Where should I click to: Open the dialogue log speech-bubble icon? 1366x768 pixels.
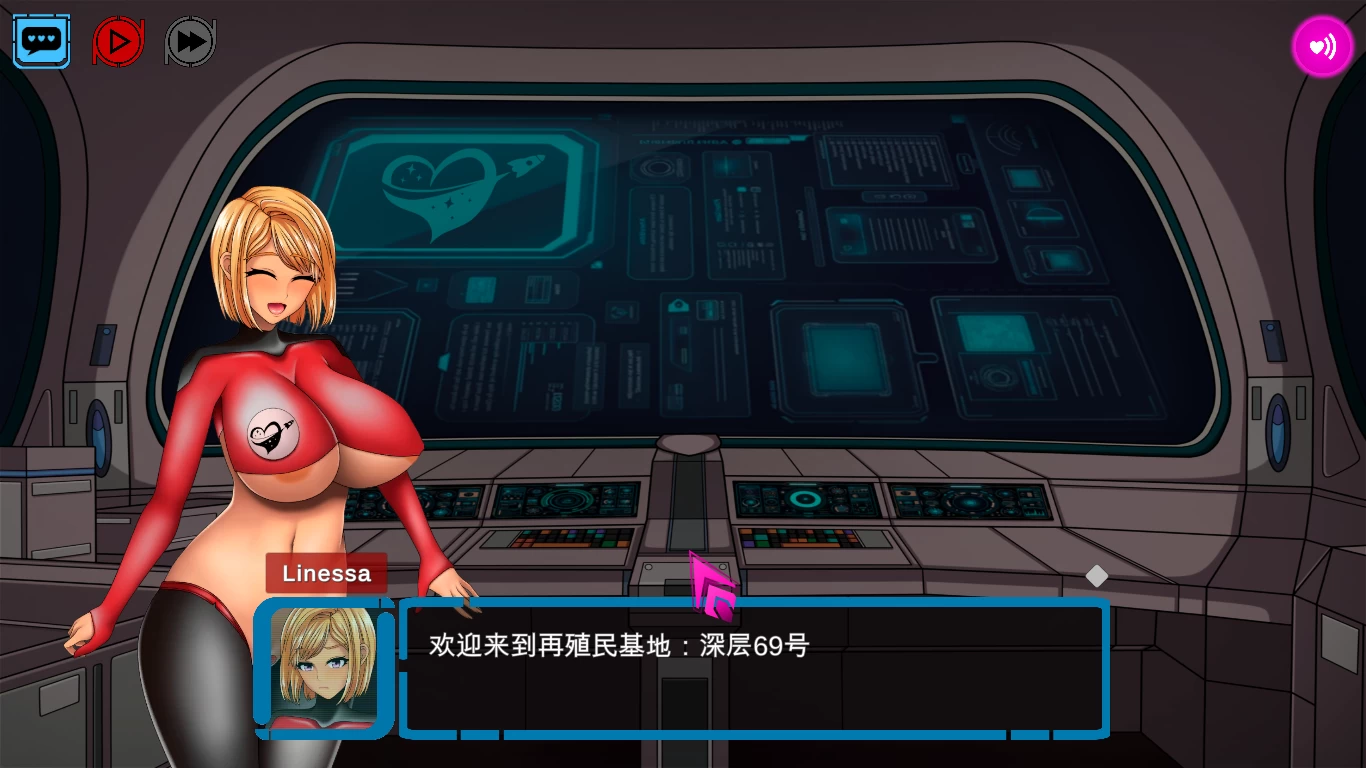coord(42,41)
